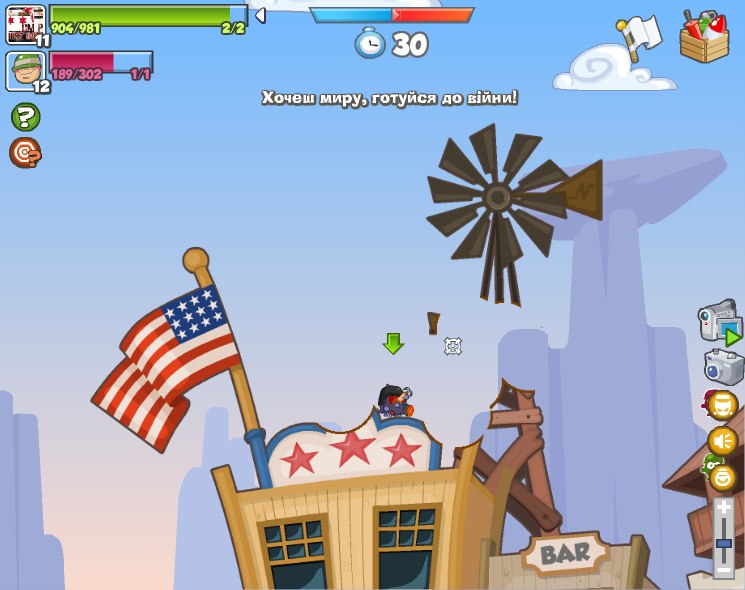
Task: Click the blue zoom slider handle
Action: pyautogui.click(x=724, y=543)
